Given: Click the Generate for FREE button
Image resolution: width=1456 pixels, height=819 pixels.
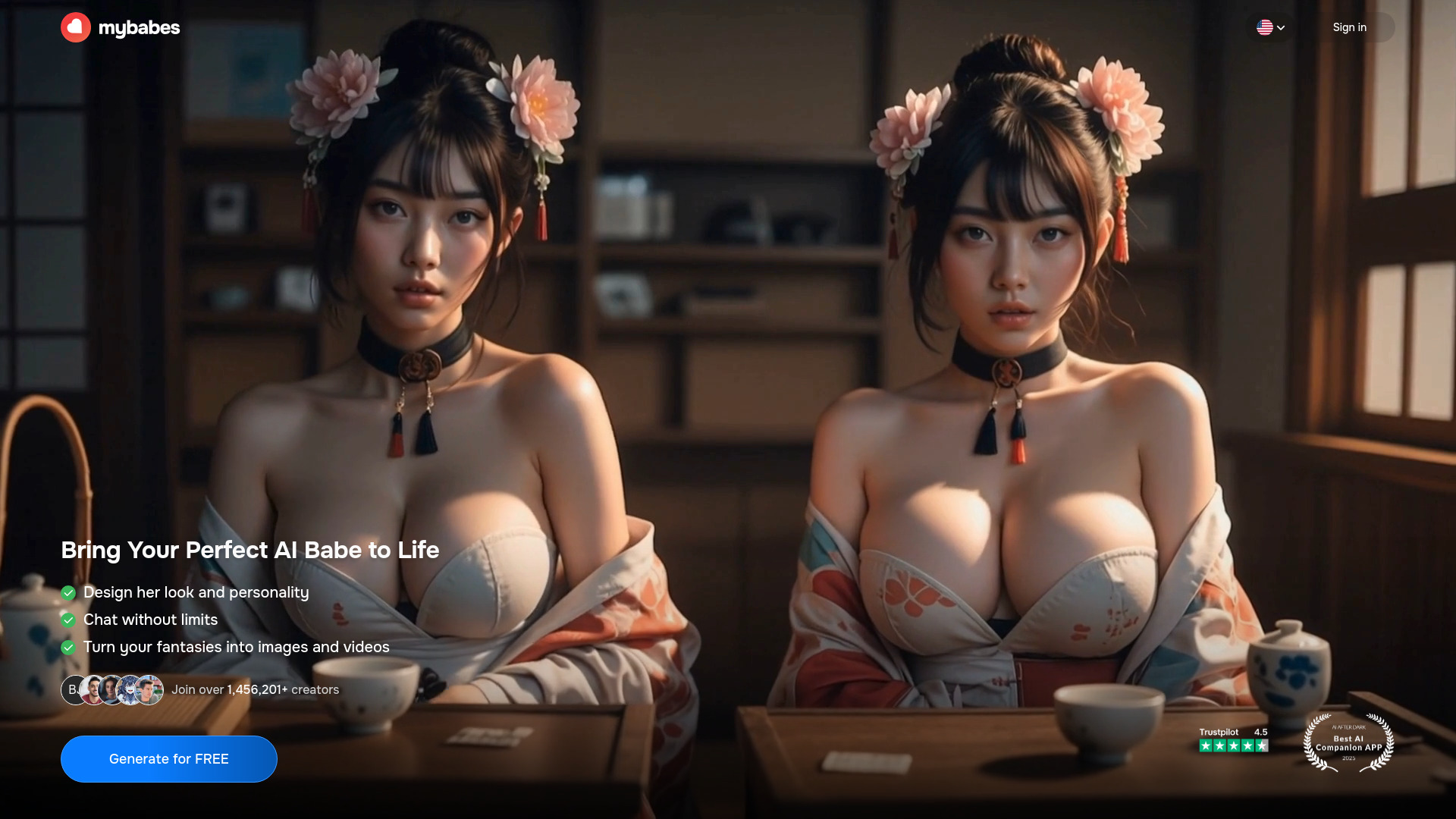Looking at the screenshot, I should [168, 759].
